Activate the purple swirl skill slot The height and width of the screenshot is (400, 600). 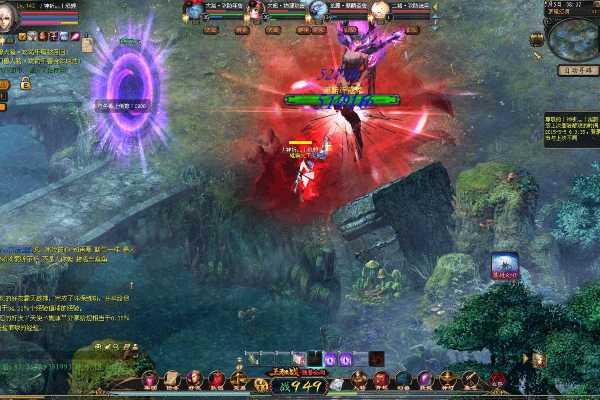tap(332, 358)
